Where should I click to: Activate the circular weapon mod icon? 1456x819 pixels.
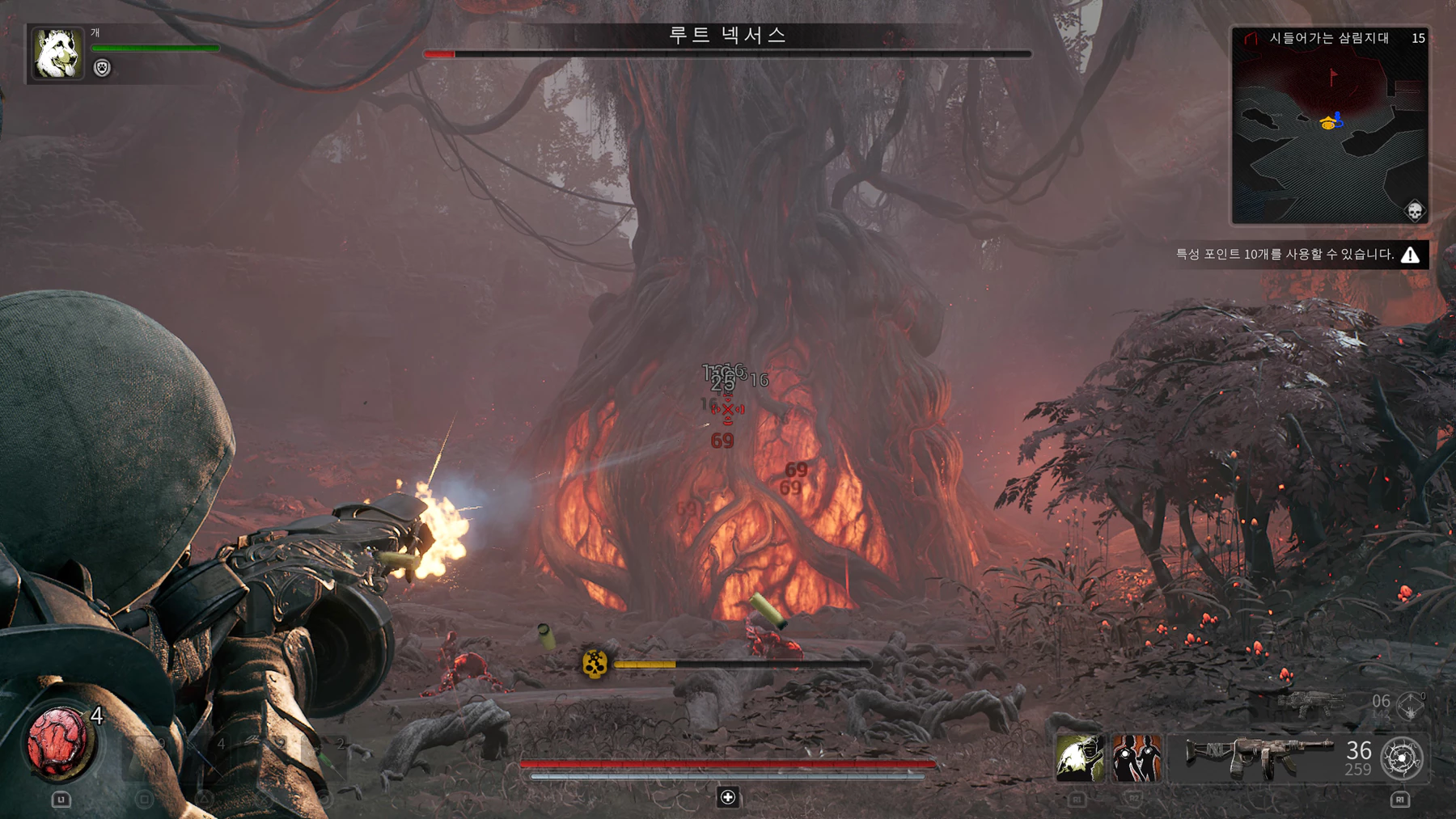[x=1402, y=758]
